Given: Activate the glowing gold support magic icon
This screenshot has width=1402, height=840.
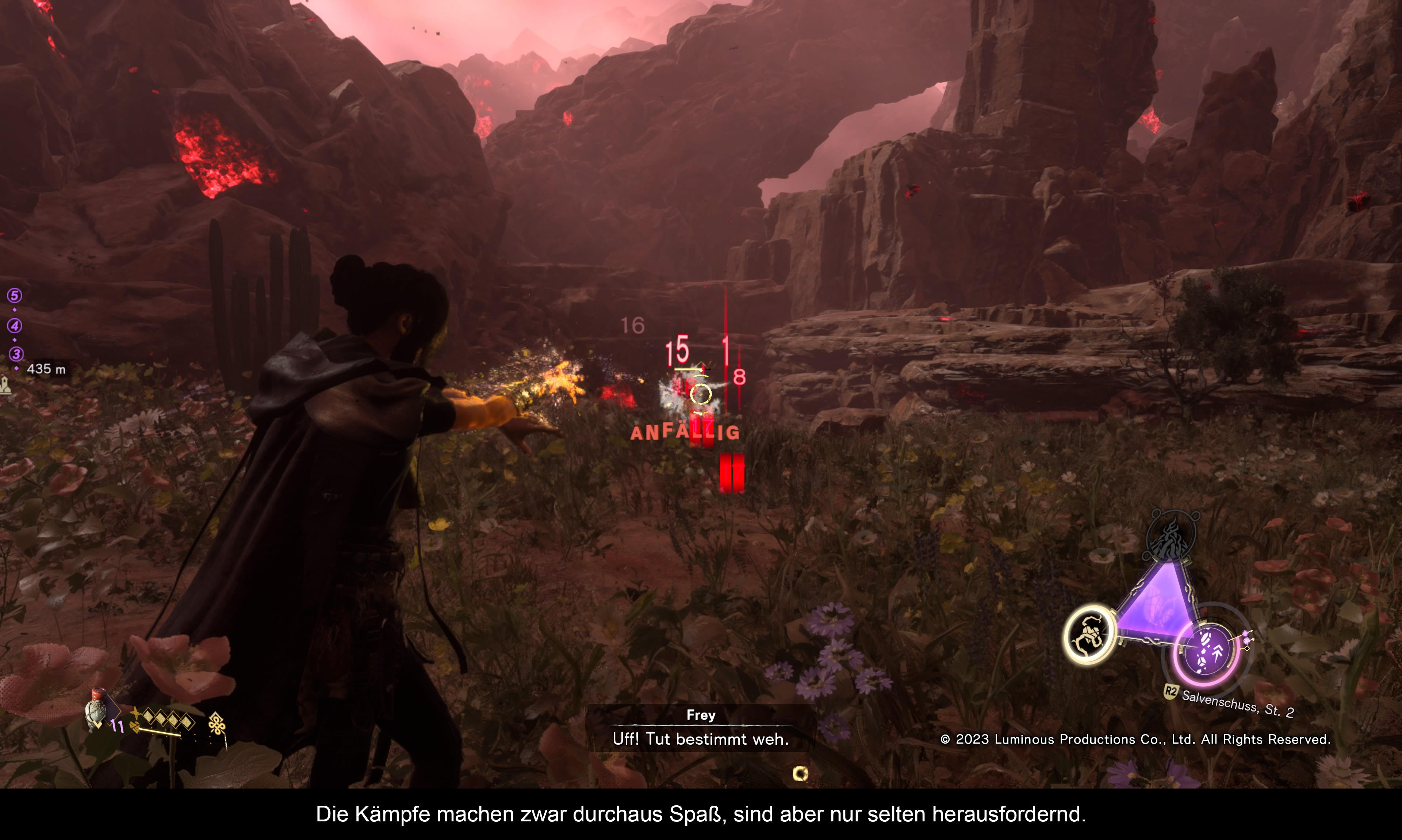Looking at the screenshot, I should point(1089,635).
